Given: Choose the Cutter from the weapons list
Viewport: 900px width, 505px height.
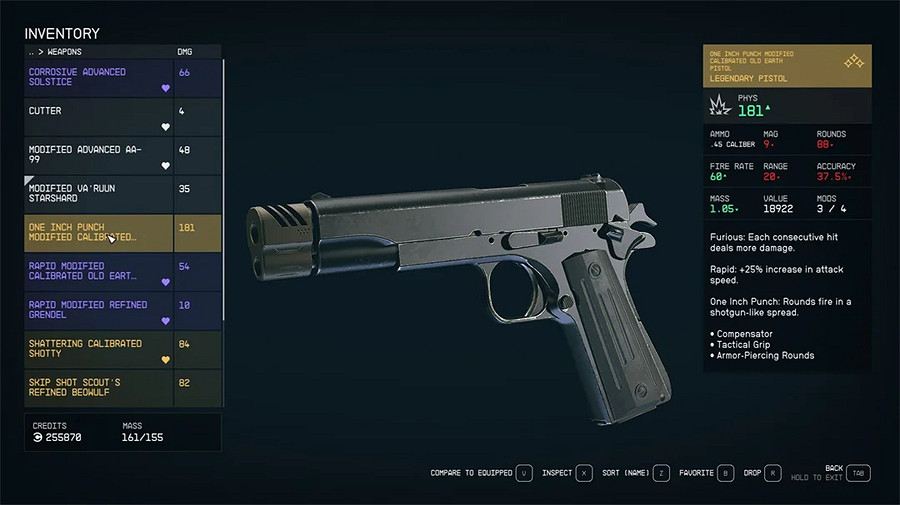Looking at the screenshot, I should pos(98,116).
